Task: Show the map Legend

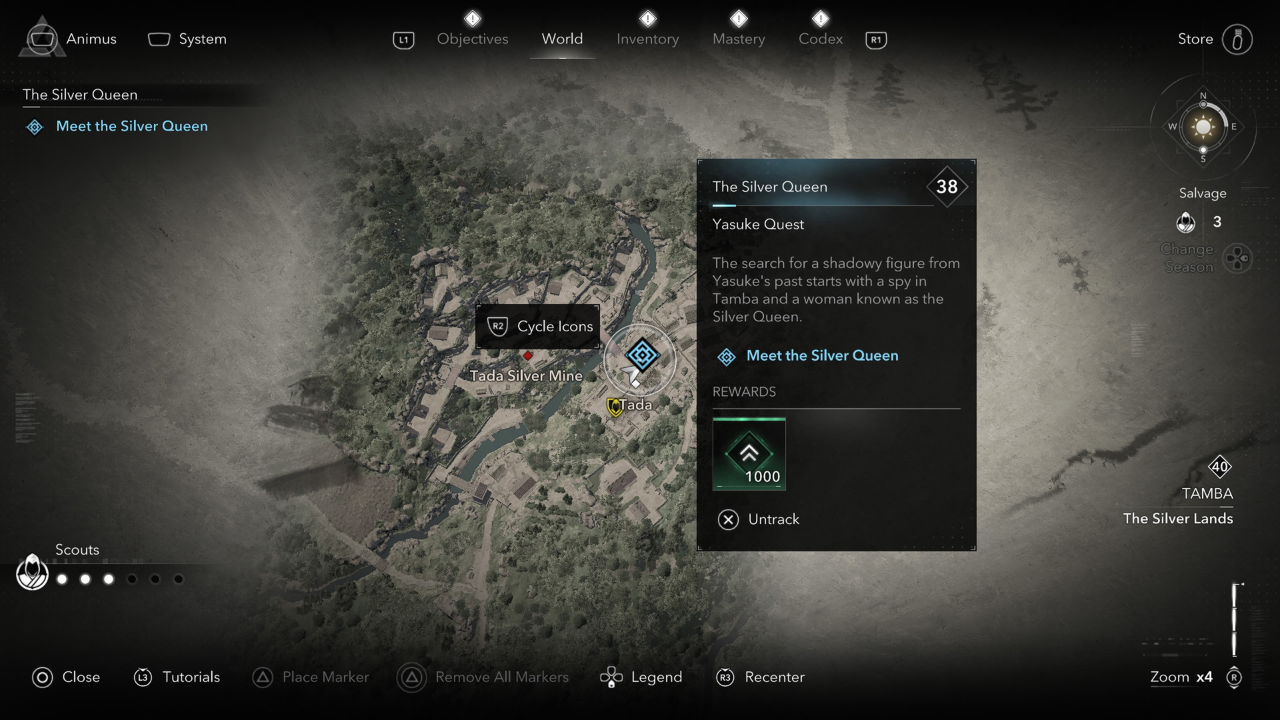Action: tap(641, 677)
